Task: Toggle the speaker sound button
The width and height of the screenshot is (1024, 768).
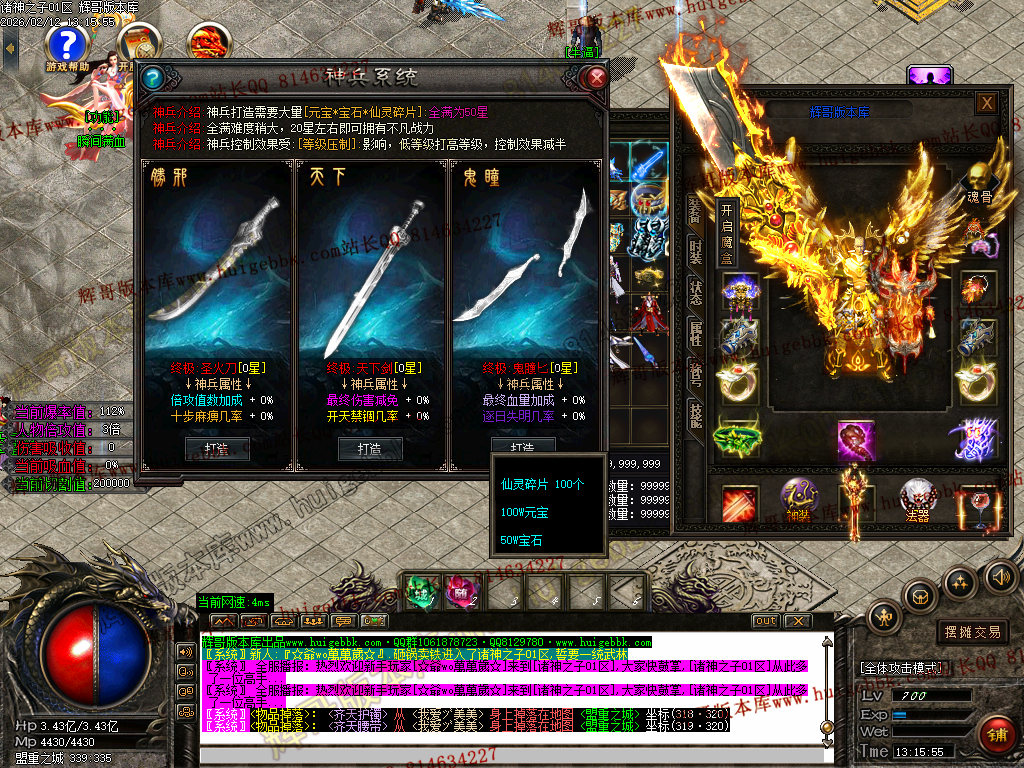Action: 999,576
